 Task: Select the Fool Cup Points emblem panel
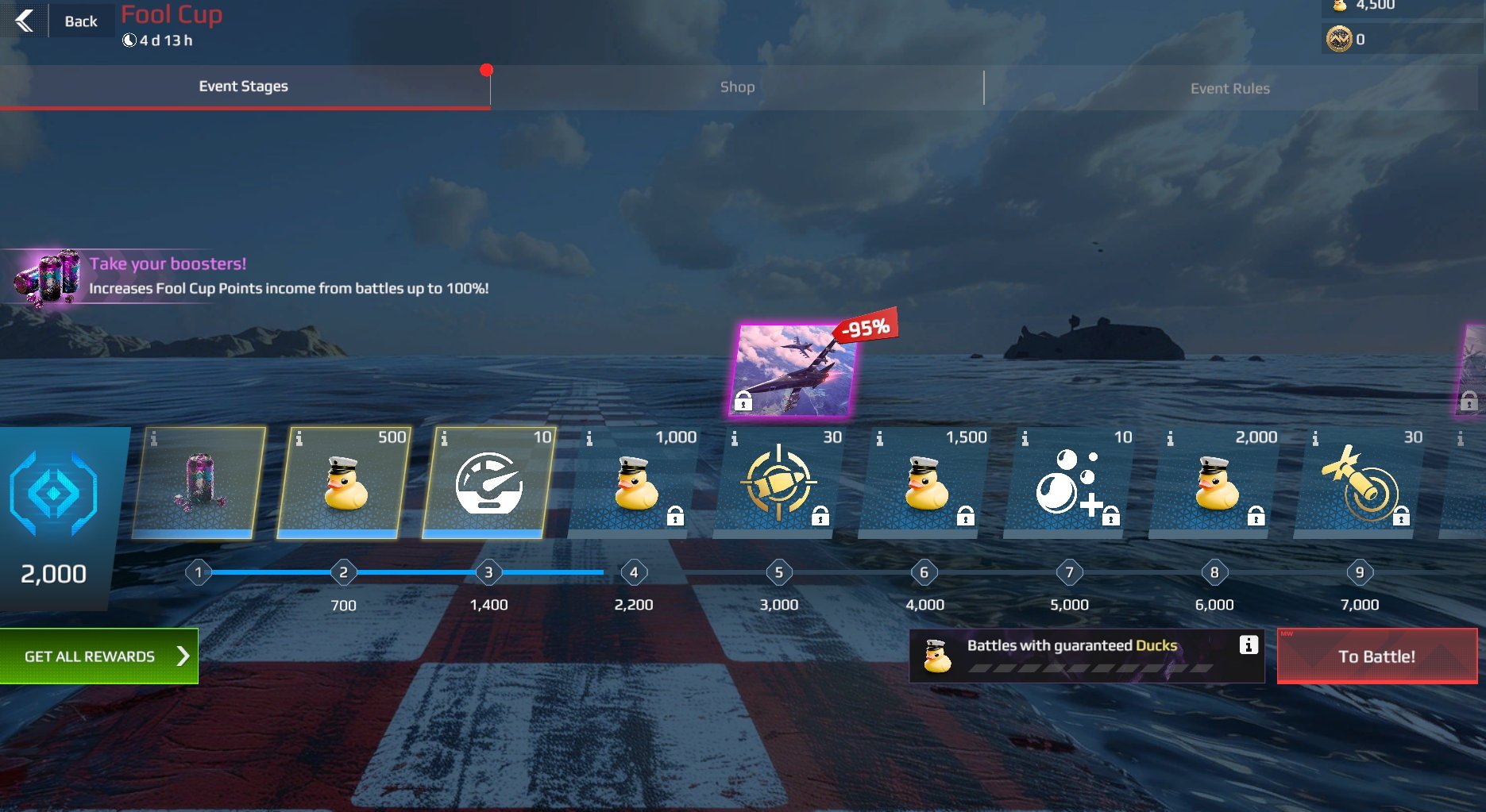(x=54, y=517)
